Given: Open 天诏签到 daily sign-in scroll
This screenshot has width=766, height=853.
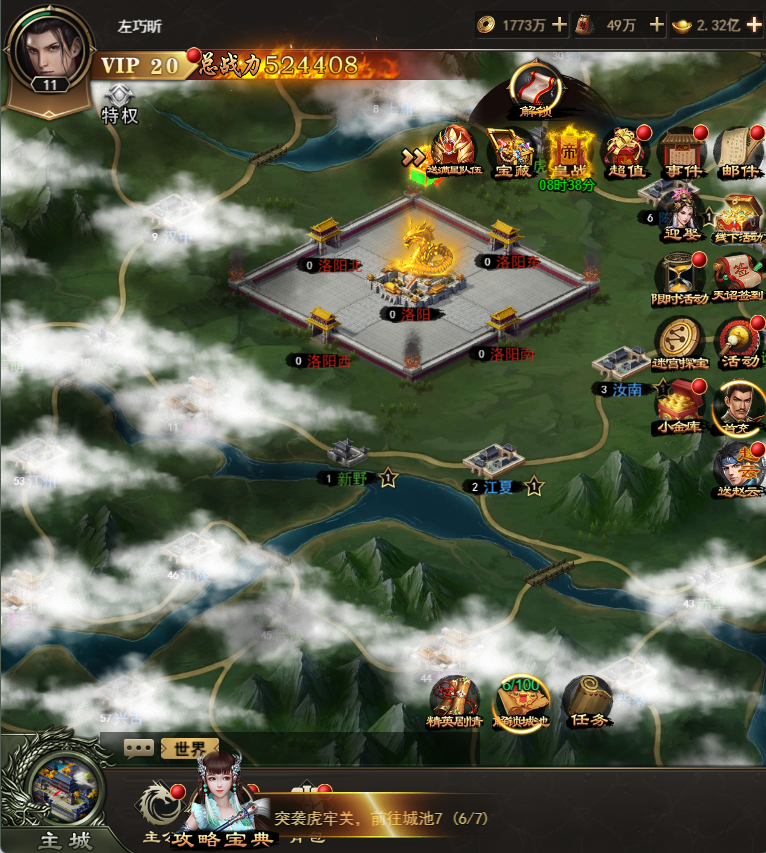Looking at the screenshot, I should [x=738, y=278].
